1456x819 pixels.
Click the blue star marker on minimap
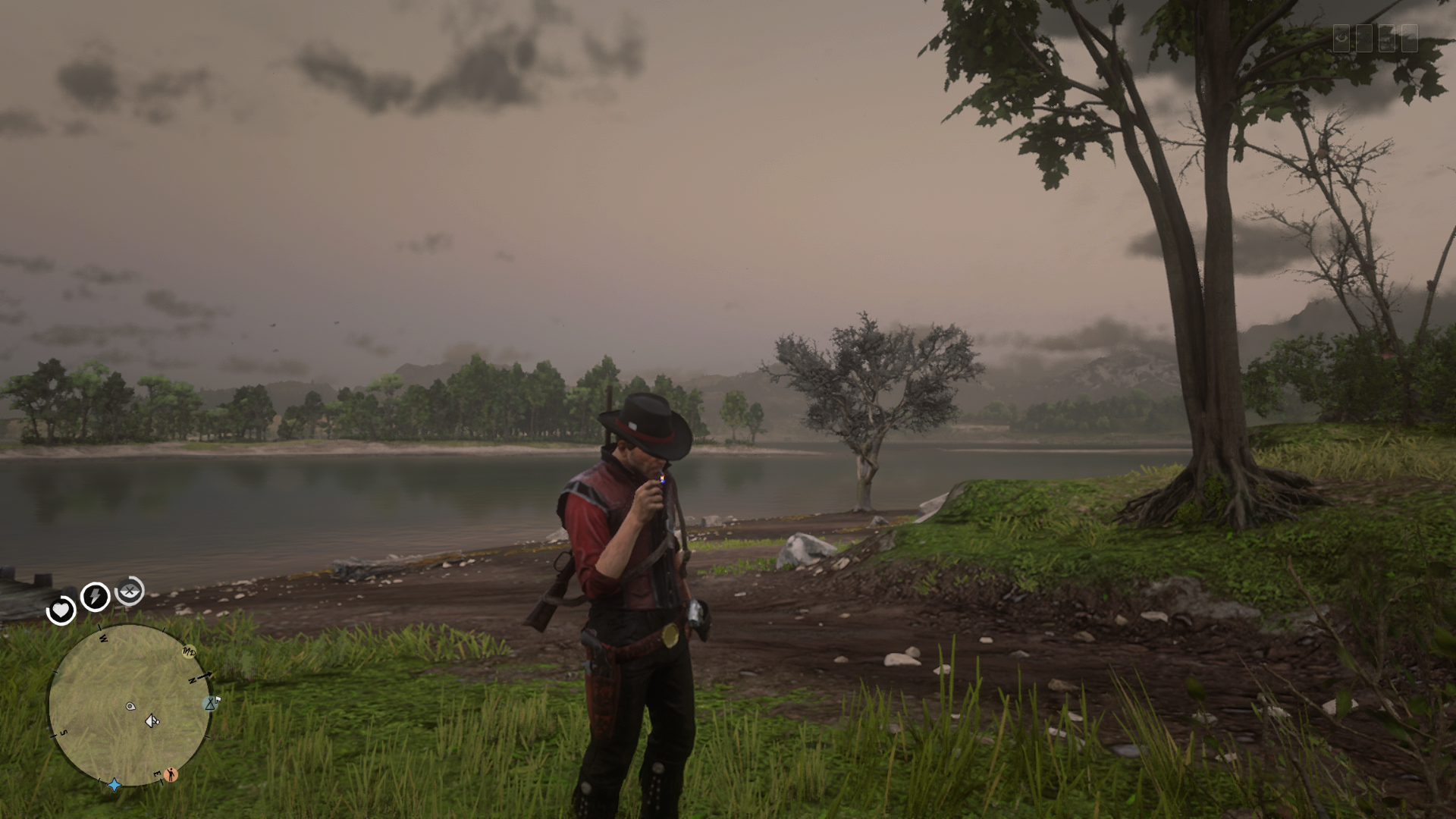[x=115, y=784]
